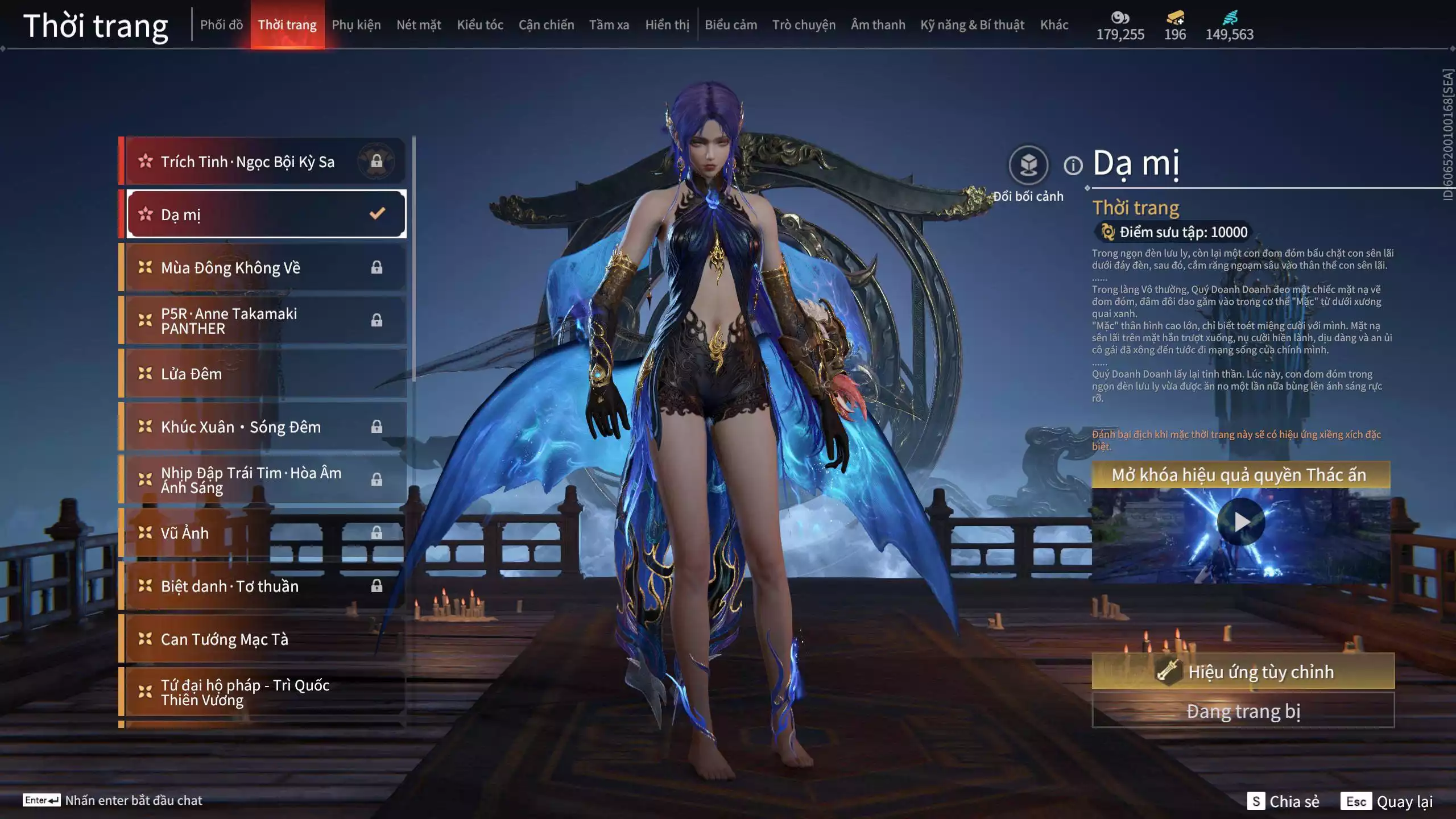Screen dimensions: 1456x819
Task: Open Hiệu ứng tùy chỉnh custom effects
Action: pos(1243,672)
